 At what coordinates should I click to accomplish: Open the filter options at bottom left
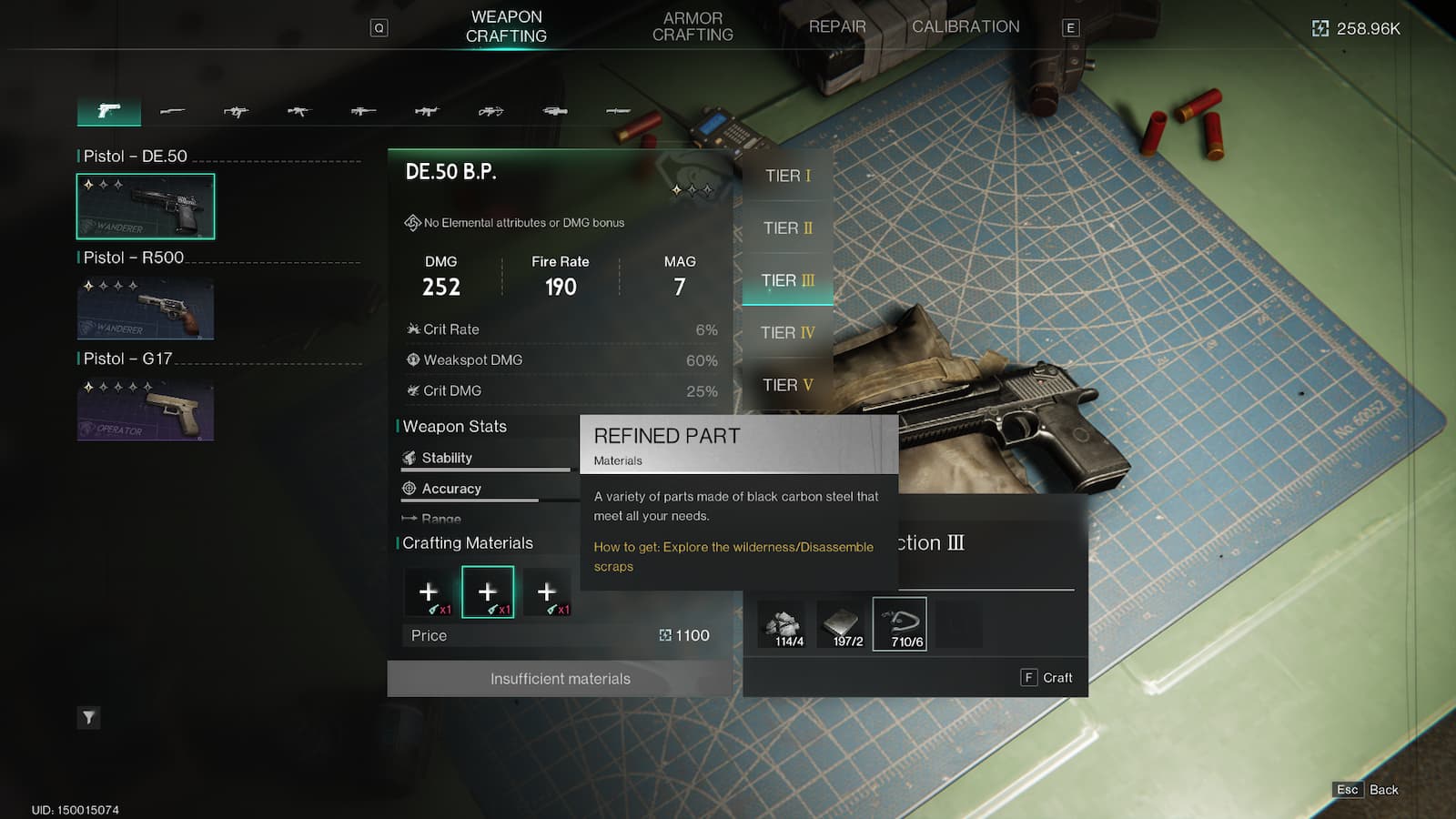pos(88,718)
